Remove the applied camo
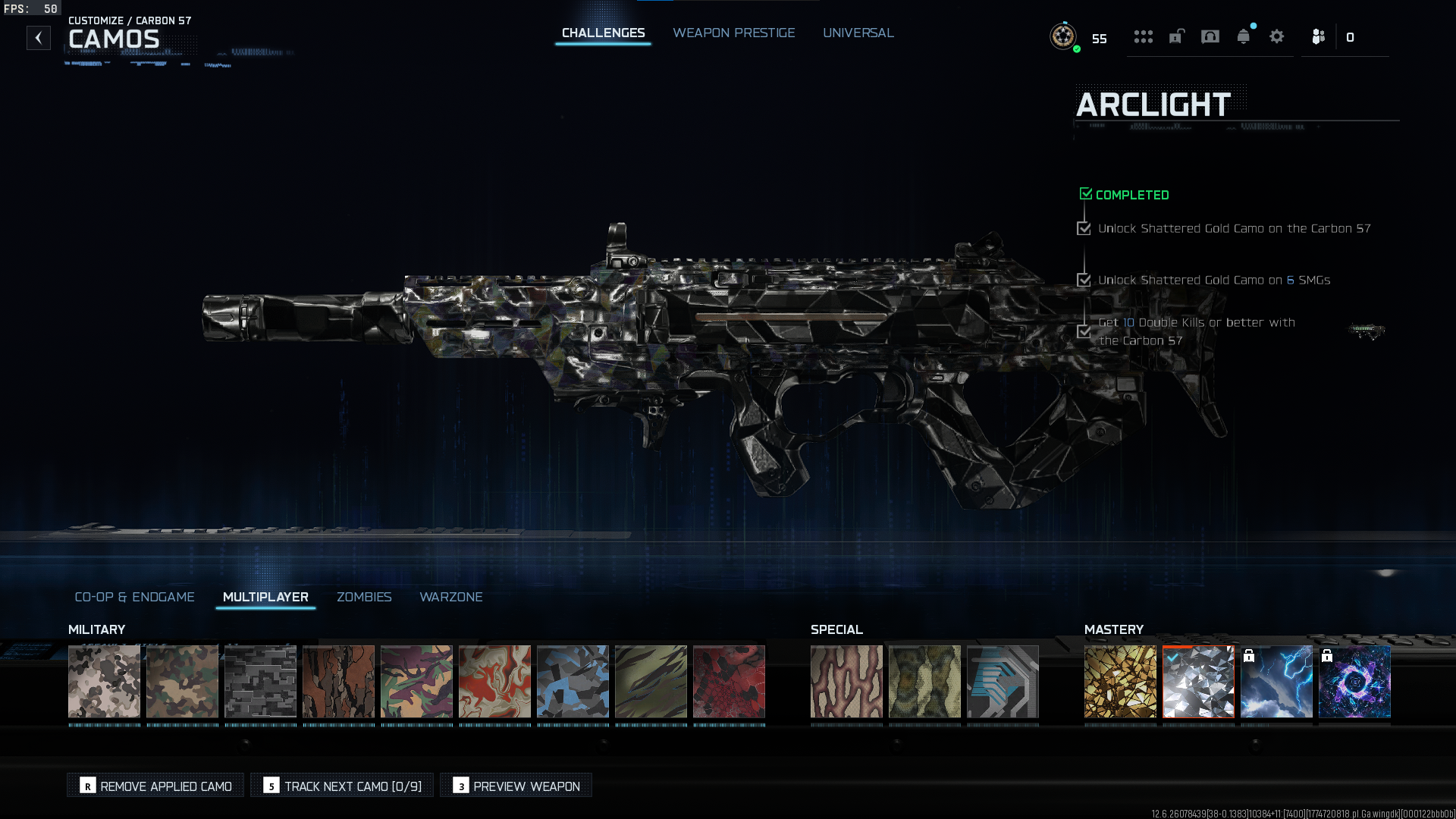Screen dimensions: 1456x819 [x=155, y=786]
